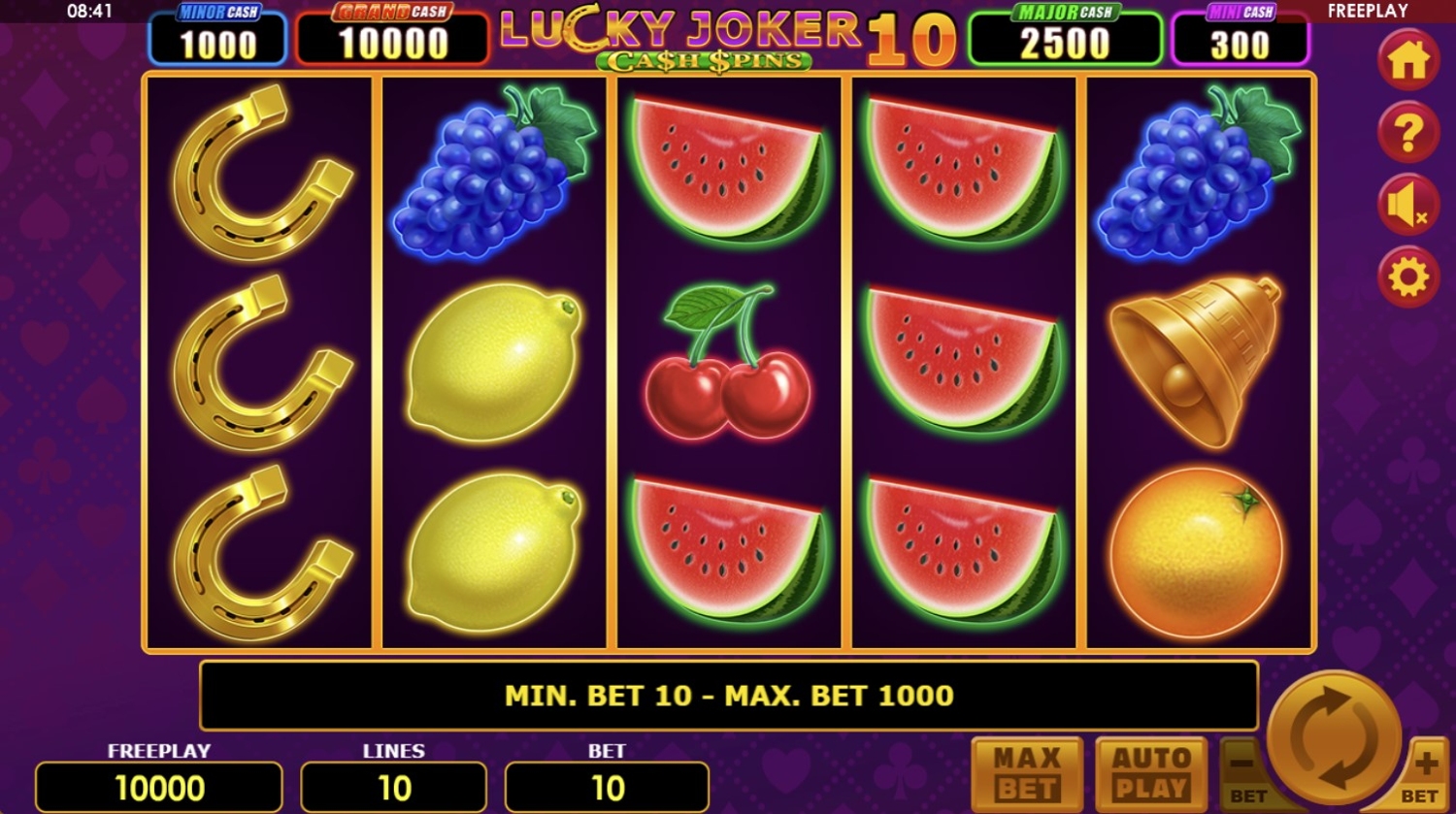Decrease the bet with the minus button
This screenshot has height=814, width=1456.
1243,771
